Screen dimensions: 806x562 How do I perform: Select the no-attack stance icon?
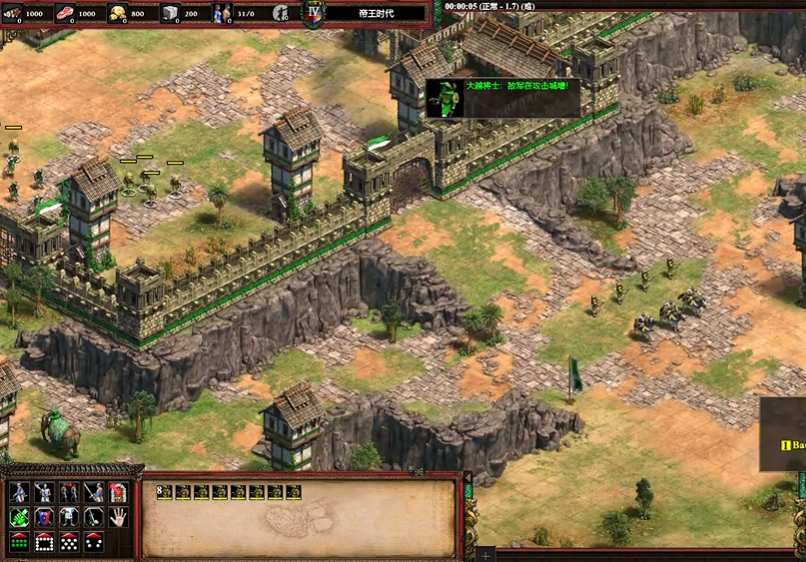point(93,517)
